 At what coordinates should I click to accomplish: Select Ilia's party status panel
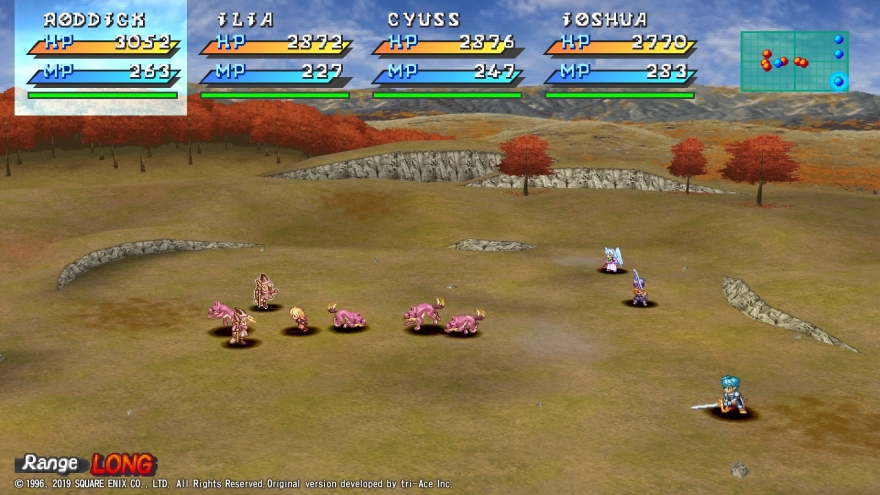[x=274, y=57]
